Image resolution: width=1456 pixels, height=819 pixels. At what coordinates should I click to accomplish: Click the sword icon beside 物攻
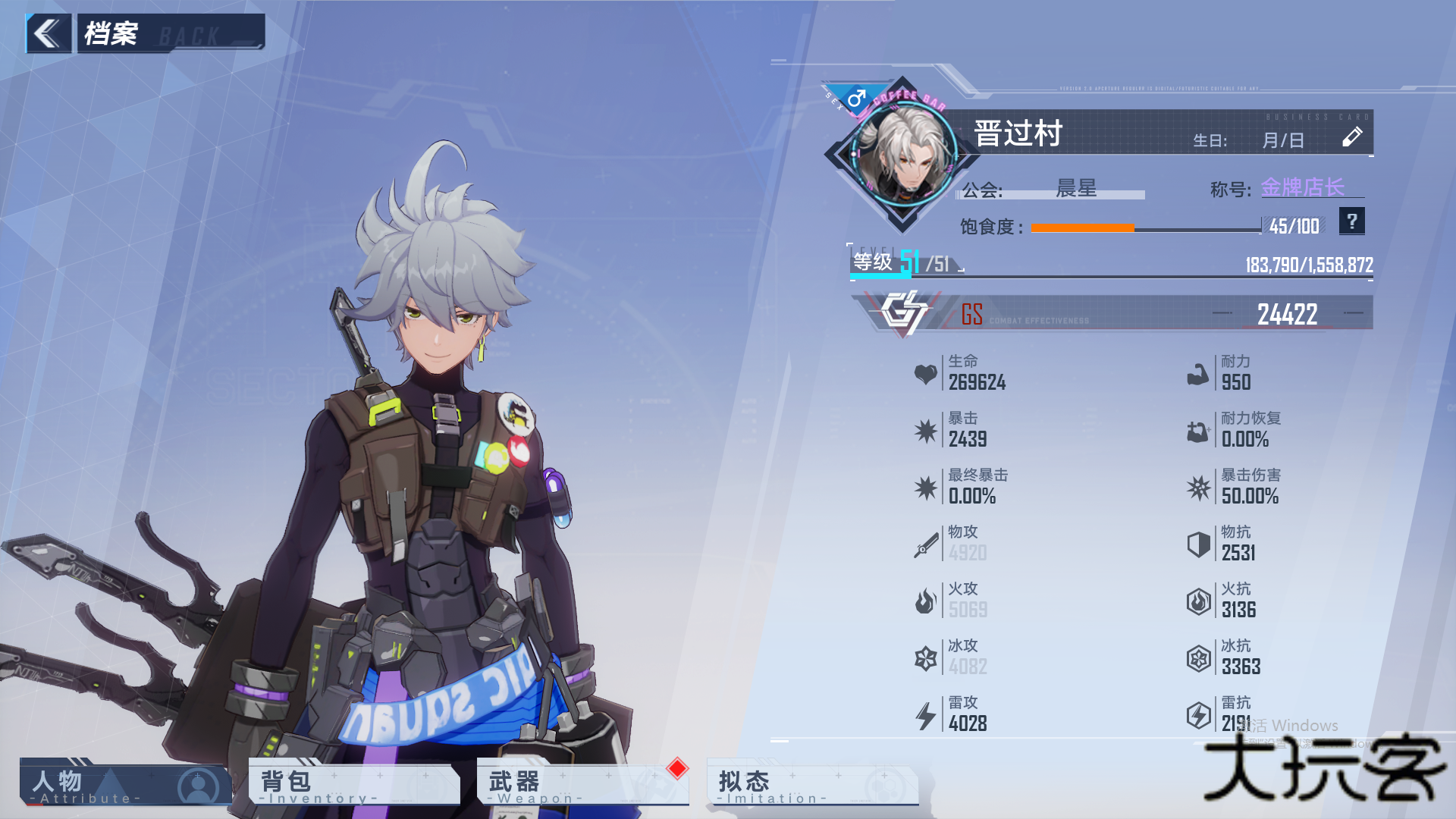point(925,544)
